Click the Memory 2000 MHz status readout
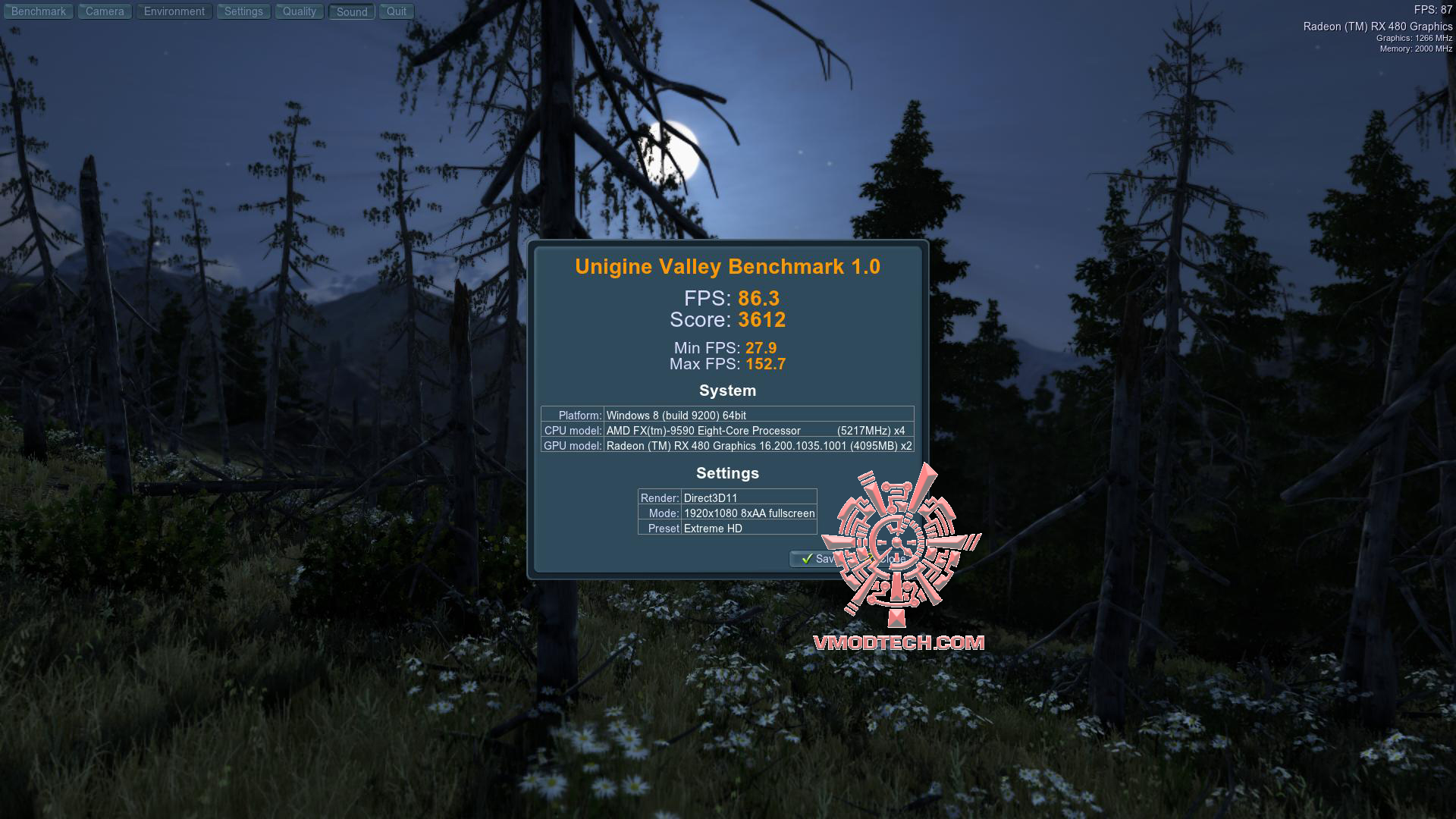 click(1415, 48)
